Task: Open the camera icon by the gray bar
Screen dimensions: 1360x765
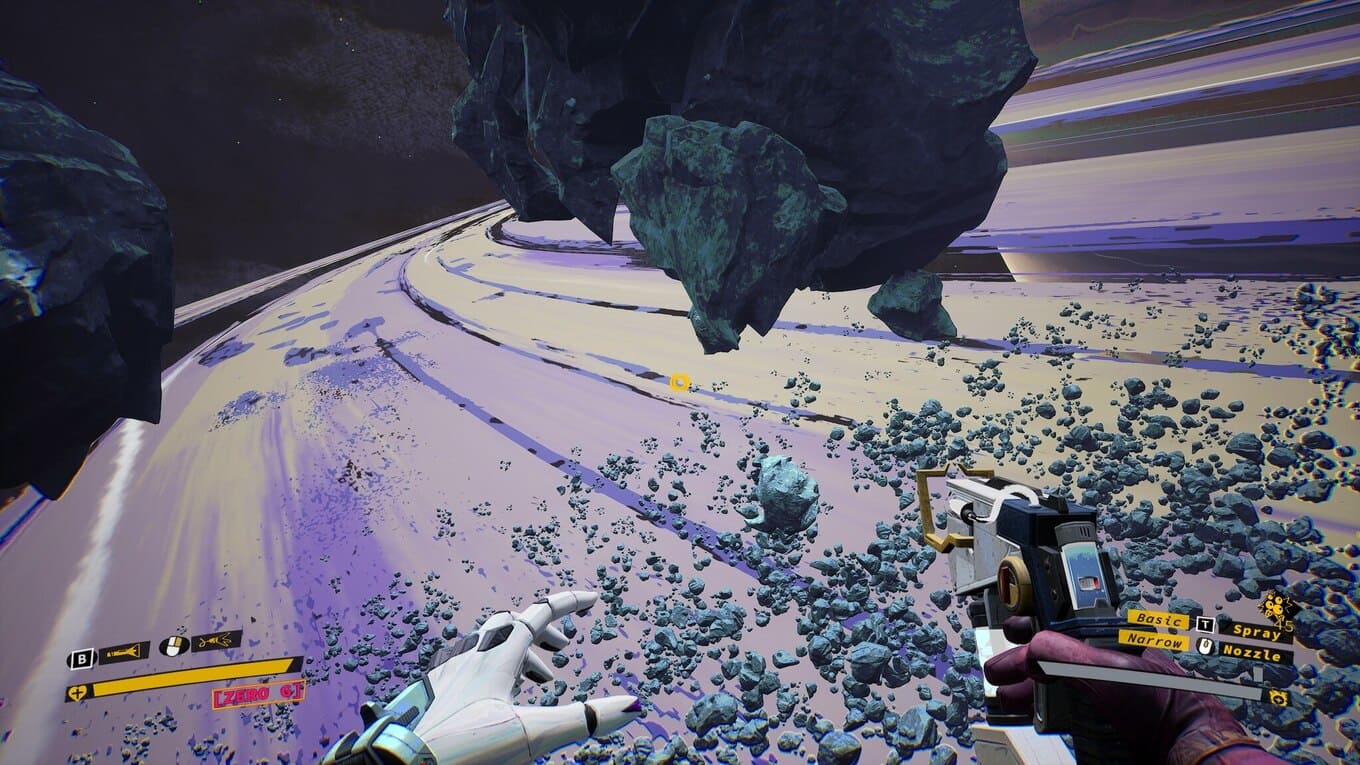Action: coord(1277,697)
